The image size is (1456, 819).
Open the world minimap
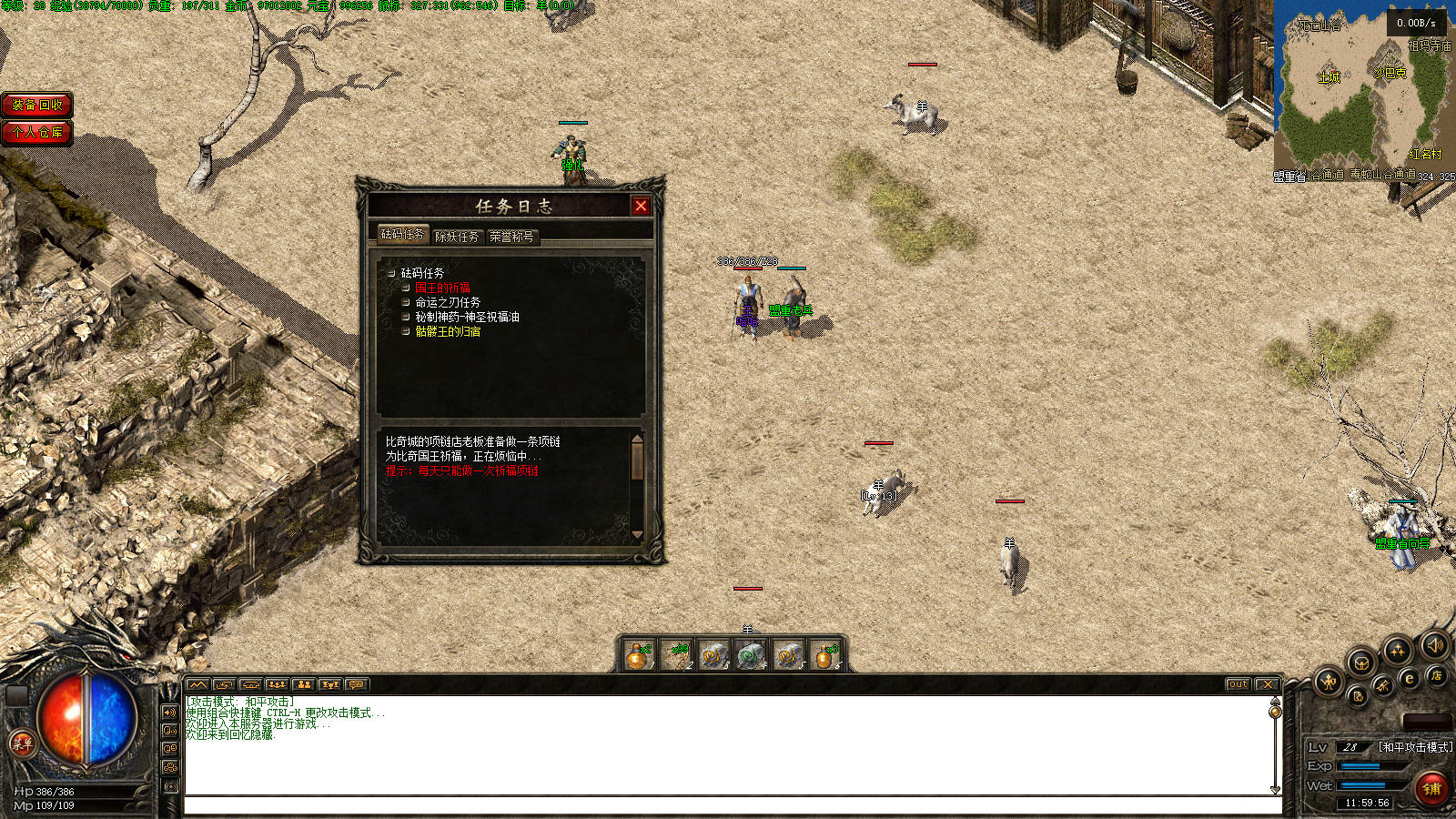pos(1363,91)
